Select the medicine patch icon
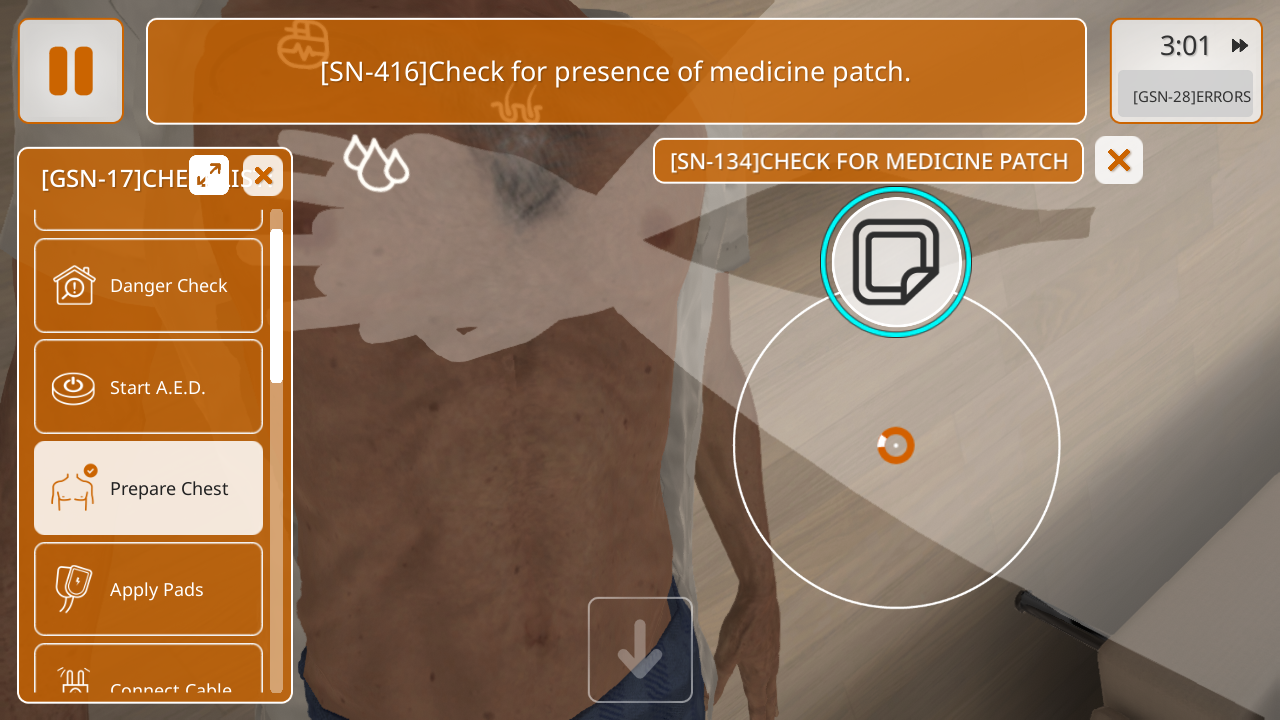Image resolution: width=1280 pixels, height=720 pixels. pyautogui.click(x=896, y=262)
